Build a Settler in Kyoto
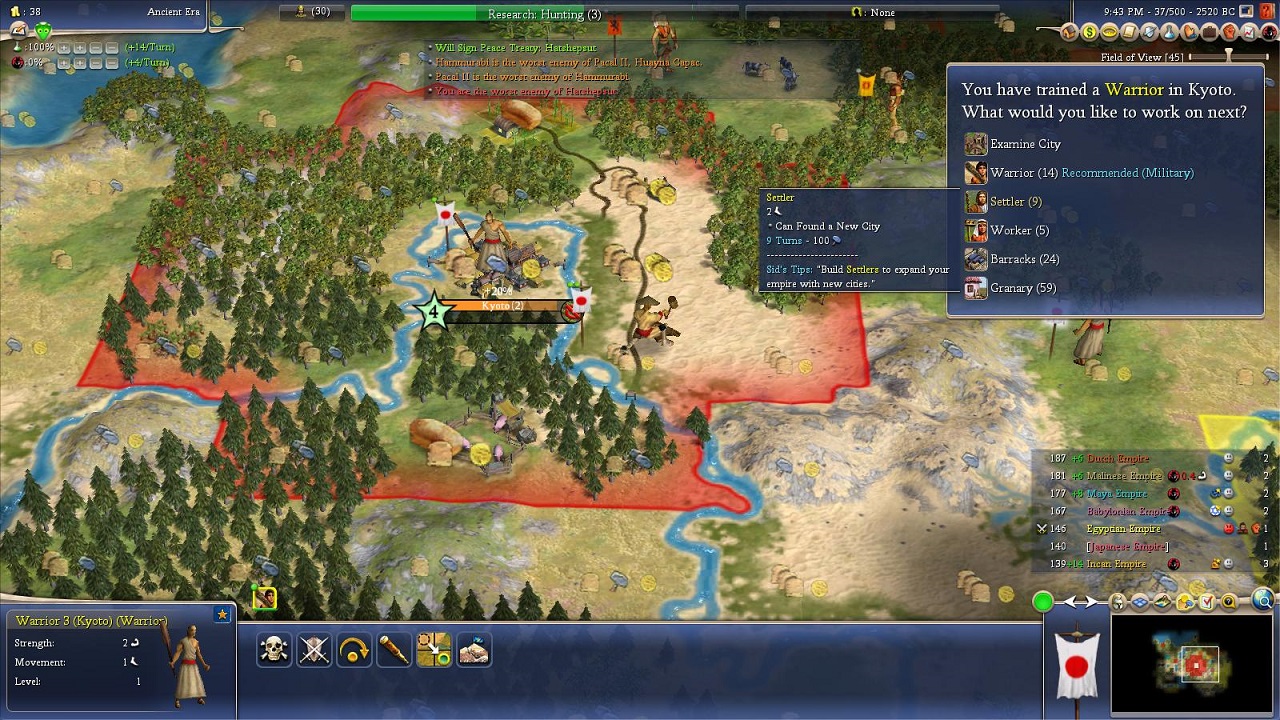The height and width of the screenshot is (720, 1280). pos(1015,202)
